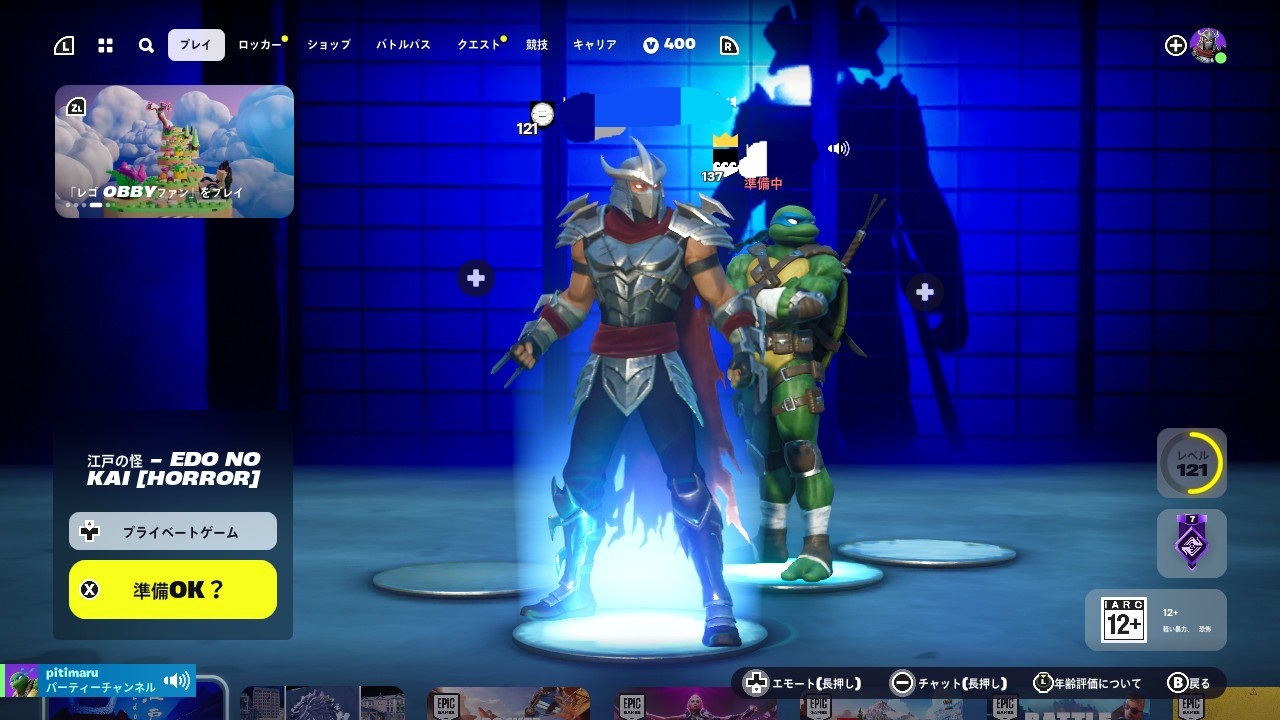Screen dimensions: 1280x720
Task: Open the LEGO OBBY promo banner
Action: pos(174,151)
